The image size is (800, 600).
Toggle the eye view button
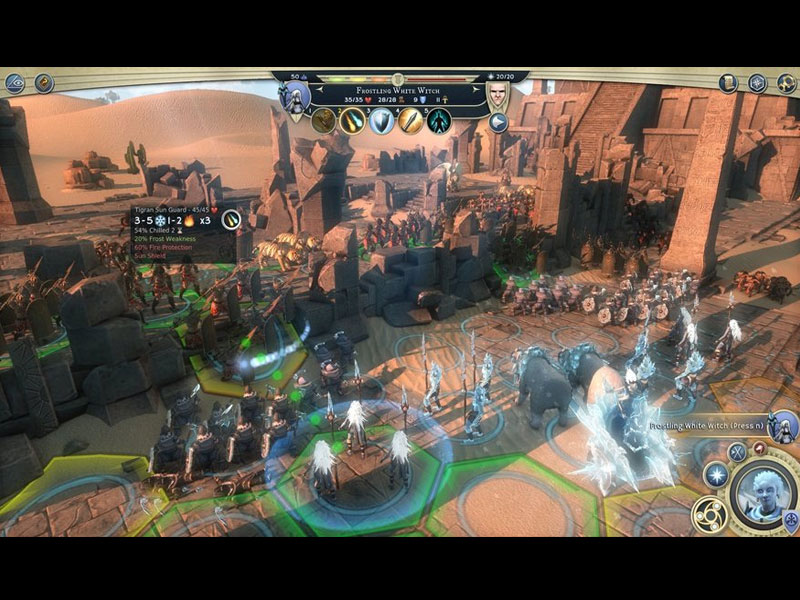tap(15, 83)
